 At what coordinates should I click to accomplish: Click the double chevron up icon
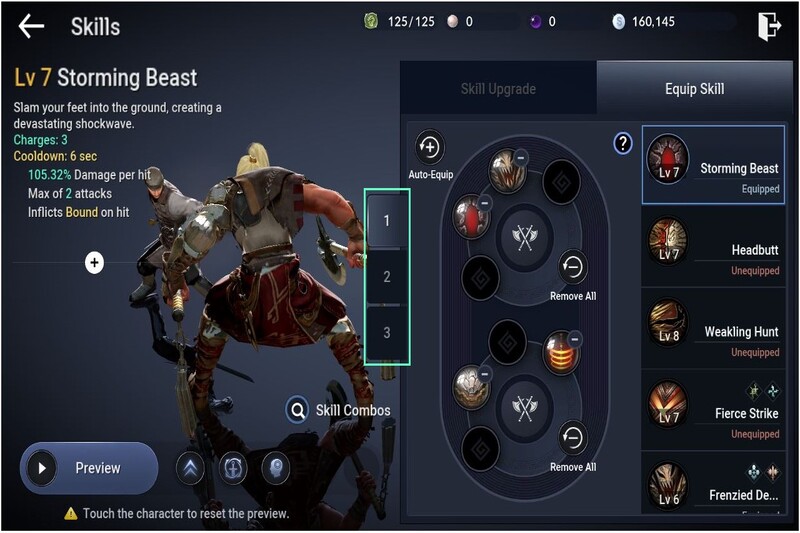coord(190,468)
